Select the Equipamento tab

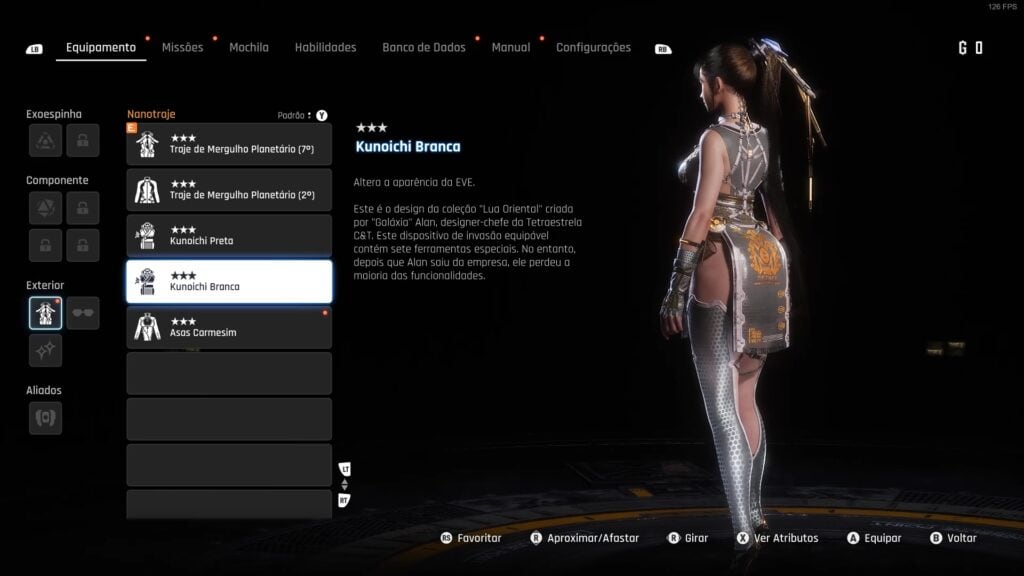click(x=100, y=47)
